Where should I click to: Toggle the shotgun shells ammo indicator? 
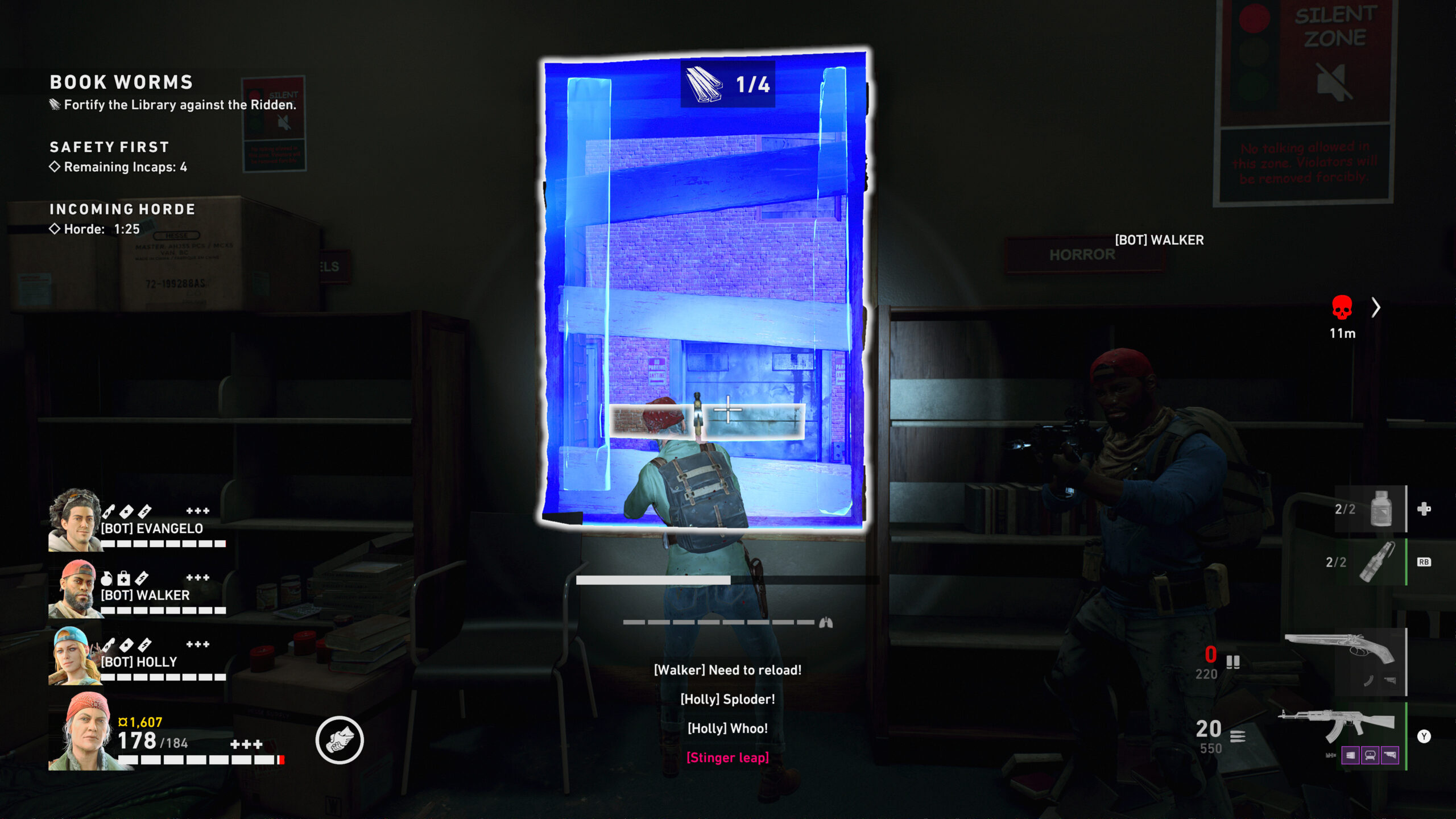[1233, 663]
